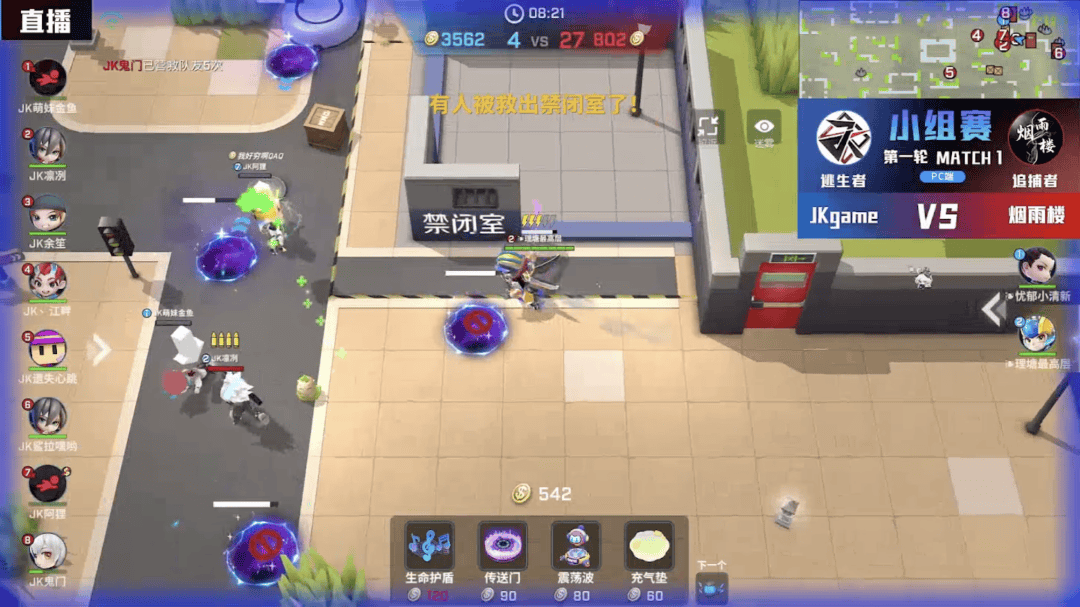Viewport: 1080px width, 607px height.
Task: Select chaser 理塘最高层 avatar
Action: (1037, 335)
